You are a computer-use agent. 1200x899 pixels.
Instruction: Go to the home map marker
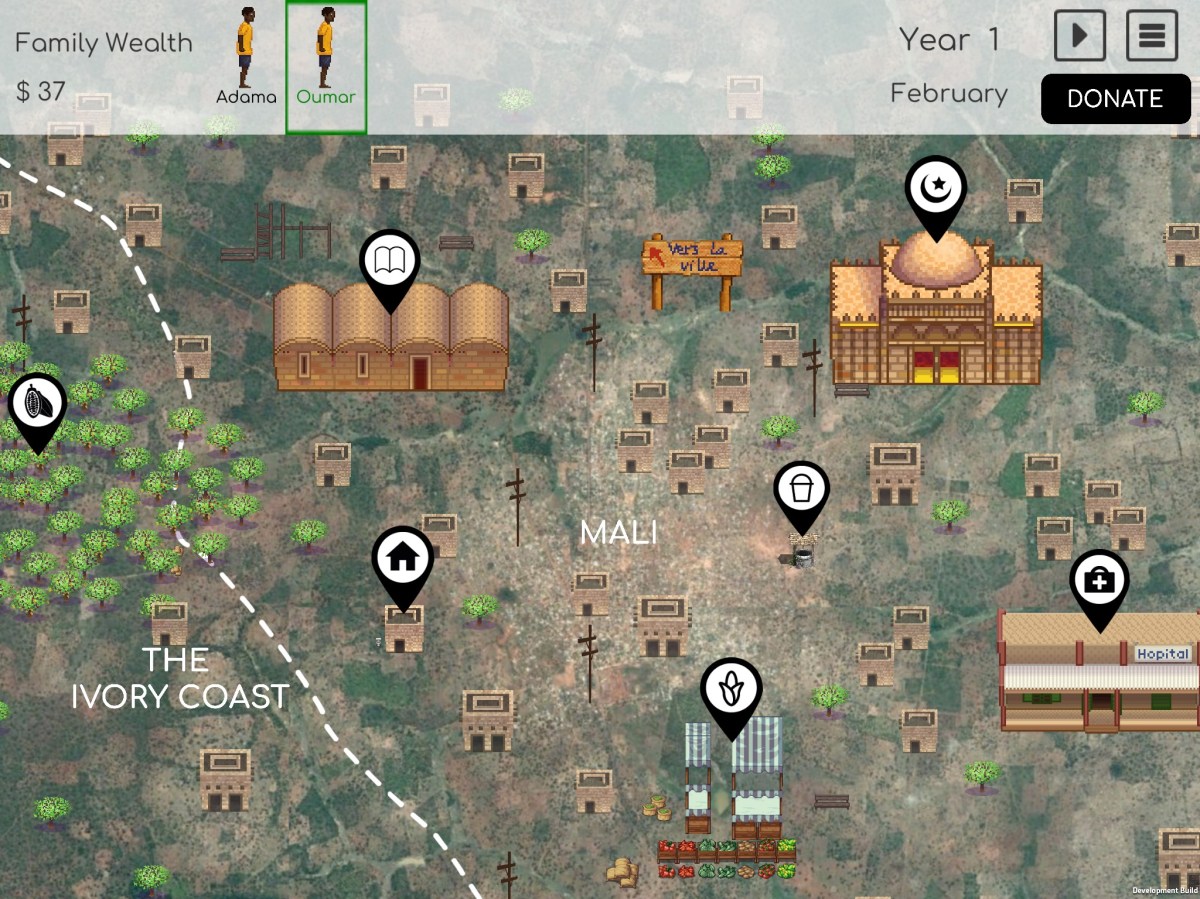click(402, 560)
